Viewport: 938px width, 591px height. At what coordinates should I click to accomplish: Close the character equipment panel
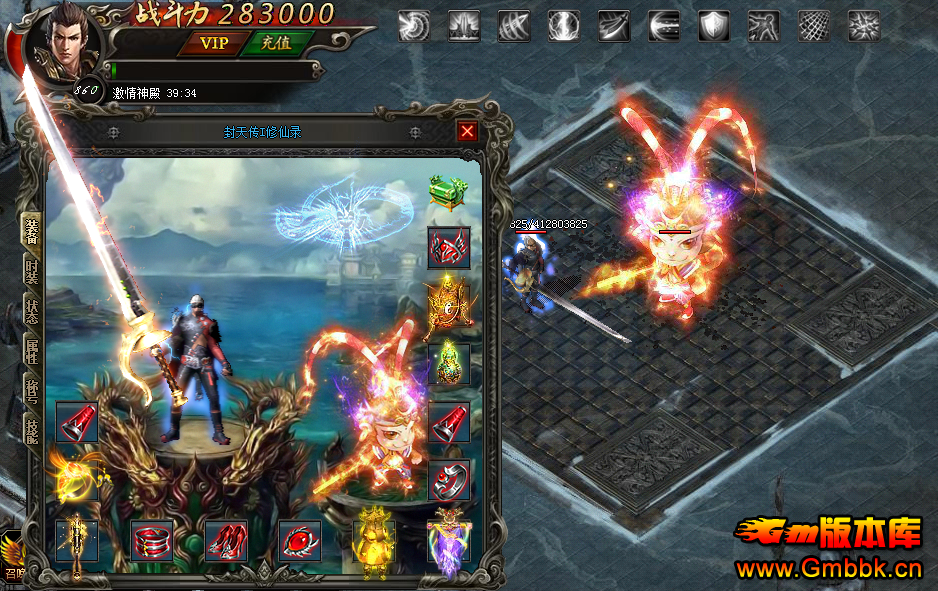467,131
